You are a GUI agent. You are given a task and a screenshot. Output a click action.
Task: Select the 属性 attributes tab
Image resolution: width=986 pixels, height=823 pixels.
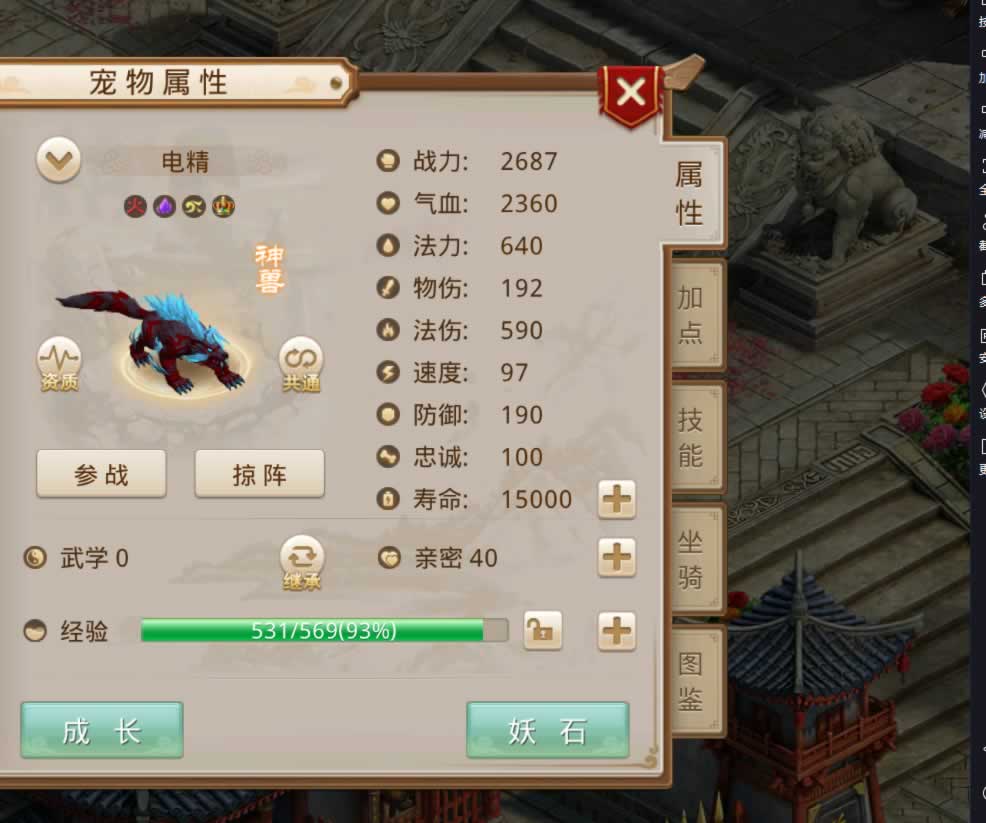coord(689,193)
